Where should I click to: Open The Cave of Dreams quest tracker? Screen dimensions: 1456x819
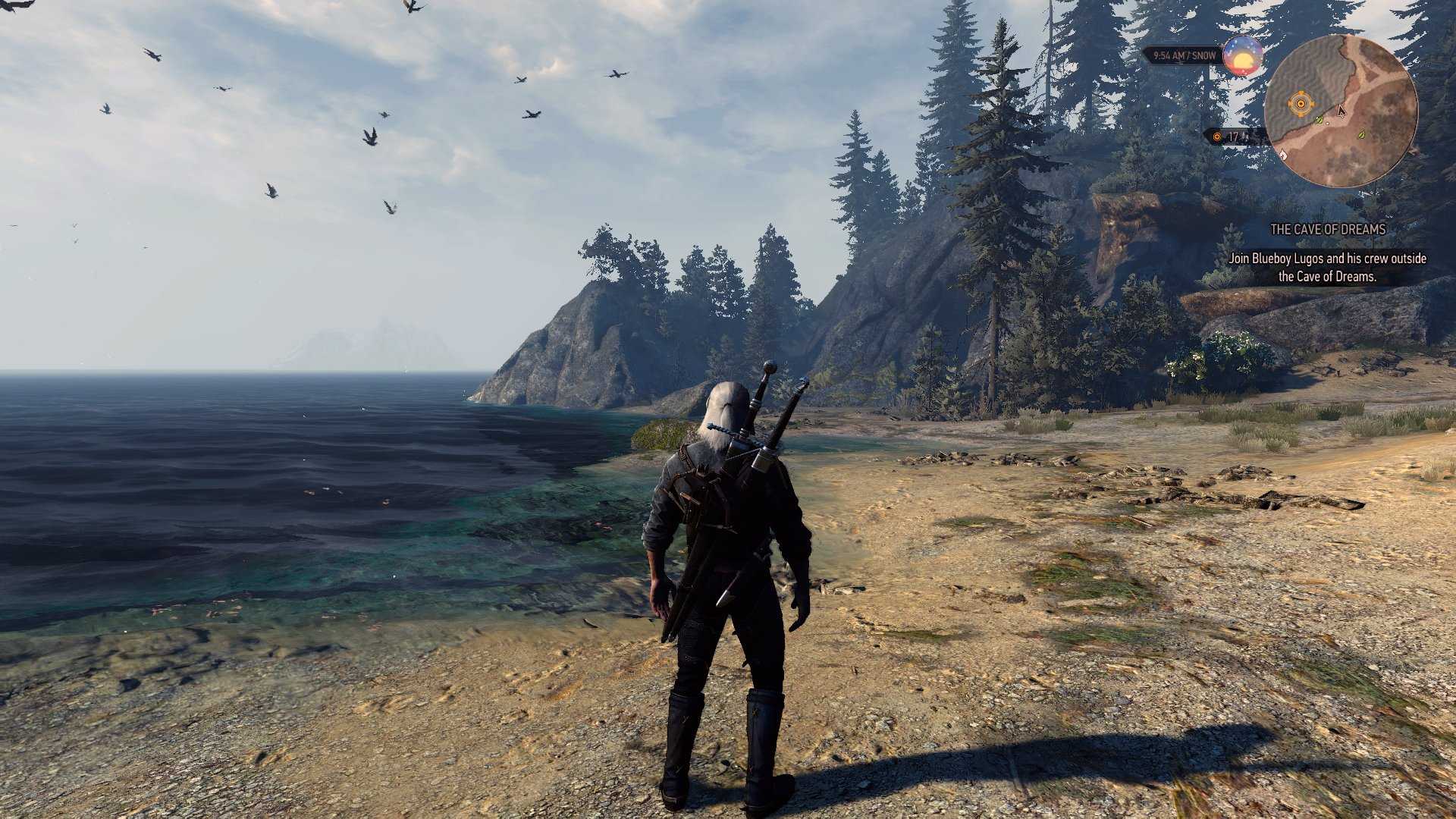[1327, 229]
